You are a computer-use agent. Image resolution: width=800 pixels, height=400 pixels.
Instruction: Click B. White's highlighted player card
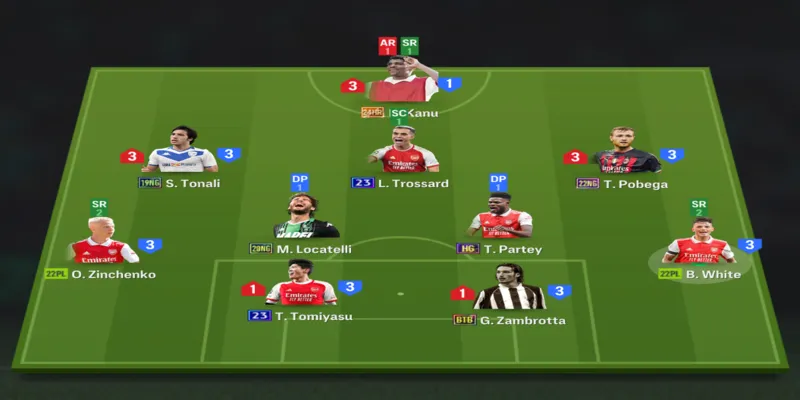(x=700, y=246)
